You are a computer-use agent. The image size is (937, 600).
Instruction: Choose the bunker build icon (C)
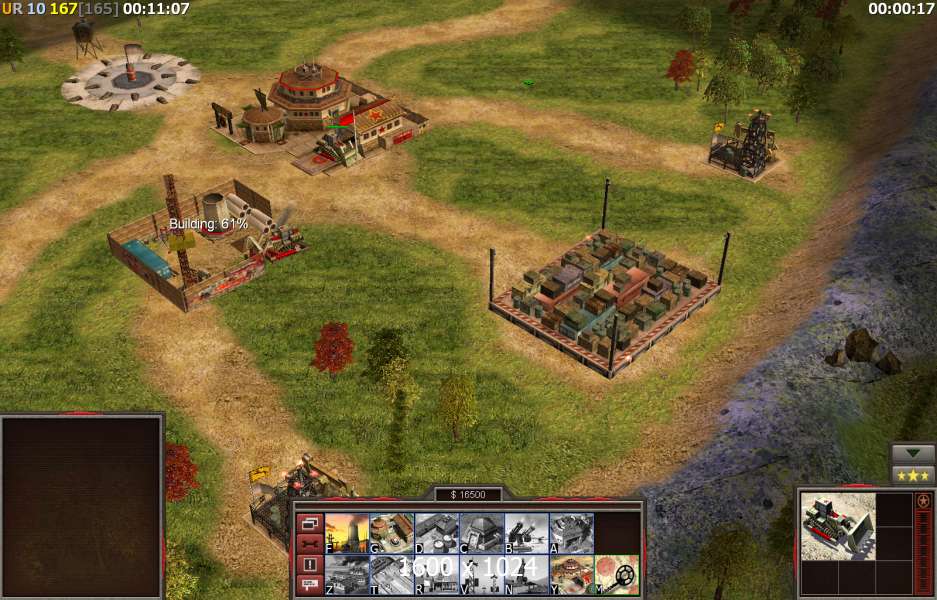[x=481, y=533]
